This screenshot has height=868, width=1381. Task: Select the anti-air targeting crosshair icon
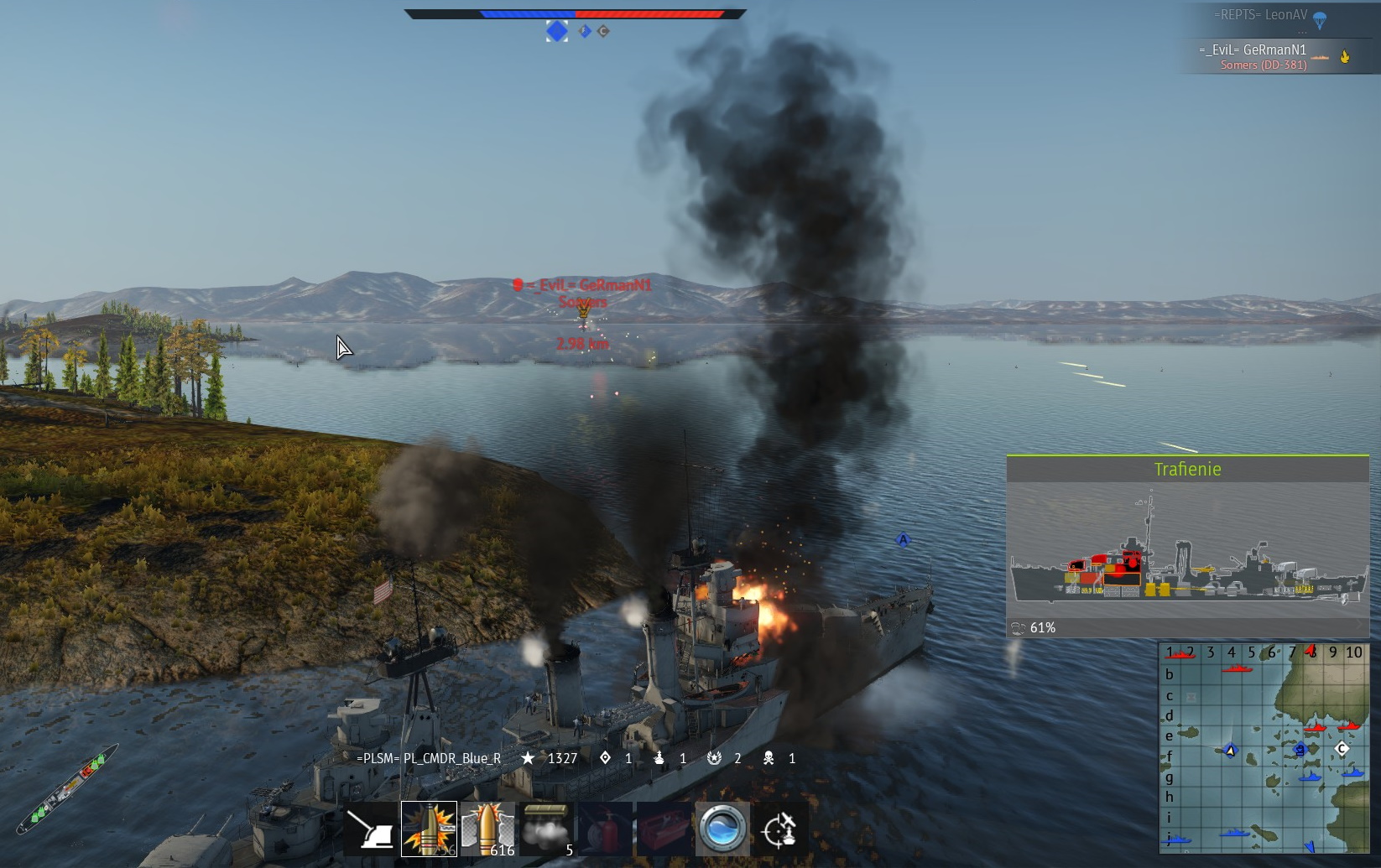click(780, 829)
